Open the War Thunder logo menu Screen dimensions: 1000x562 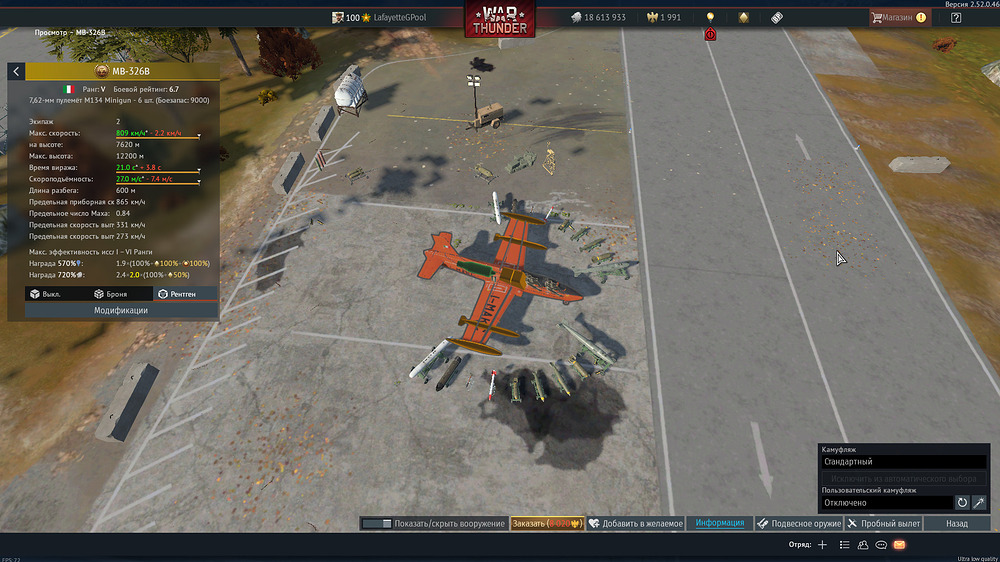point(499,20)
